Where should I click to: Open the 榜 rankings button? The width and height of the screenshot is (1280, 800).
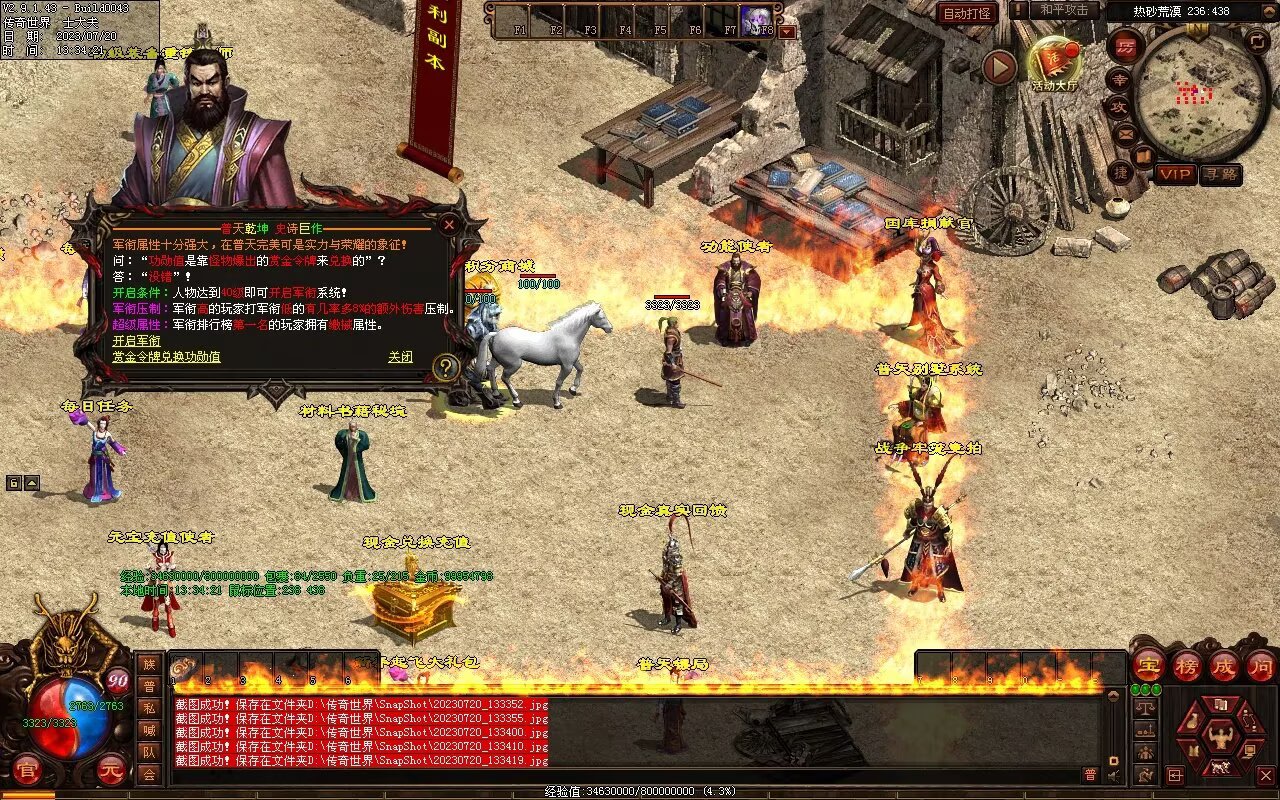(x=1186, y=665)
